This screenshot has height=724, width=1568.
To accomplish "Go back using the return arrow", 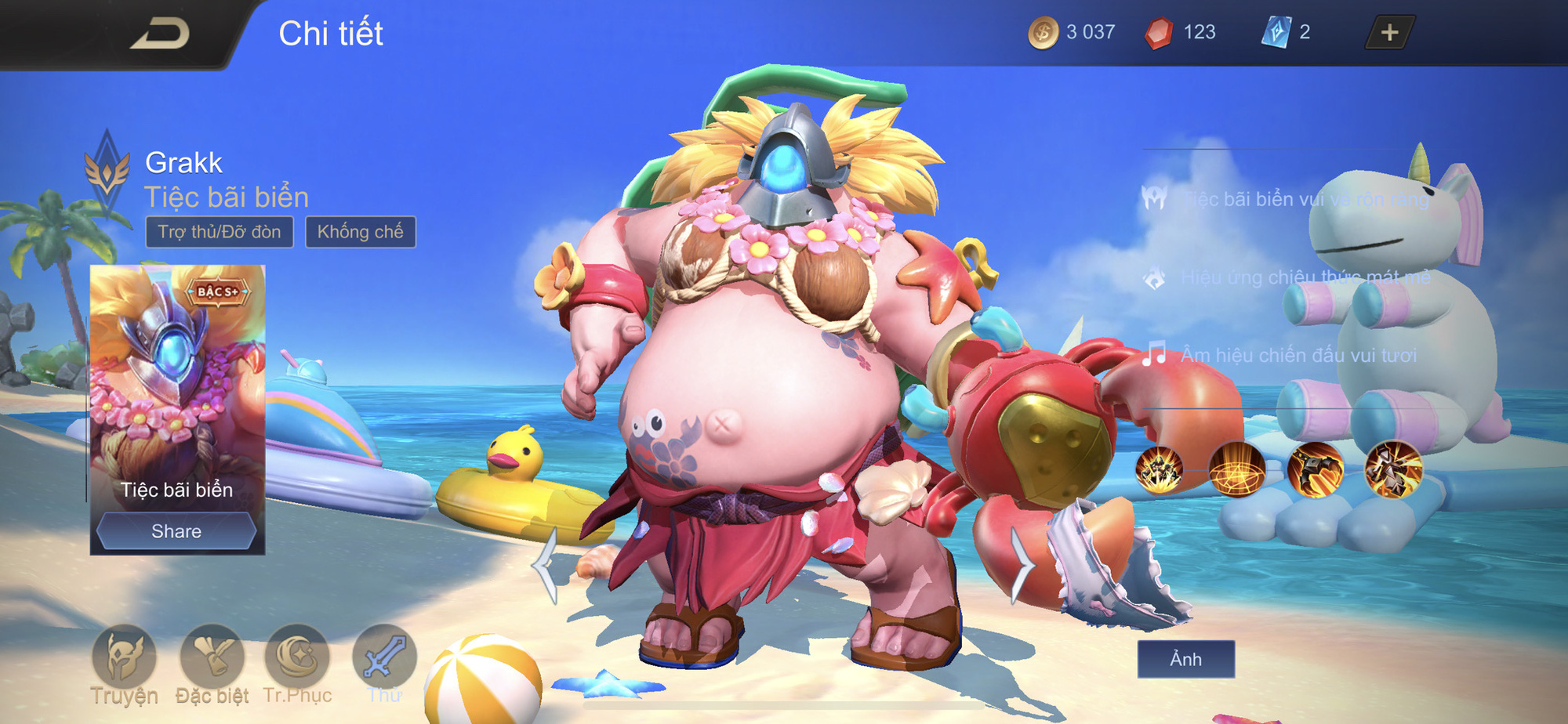I will tap(161, 34).
